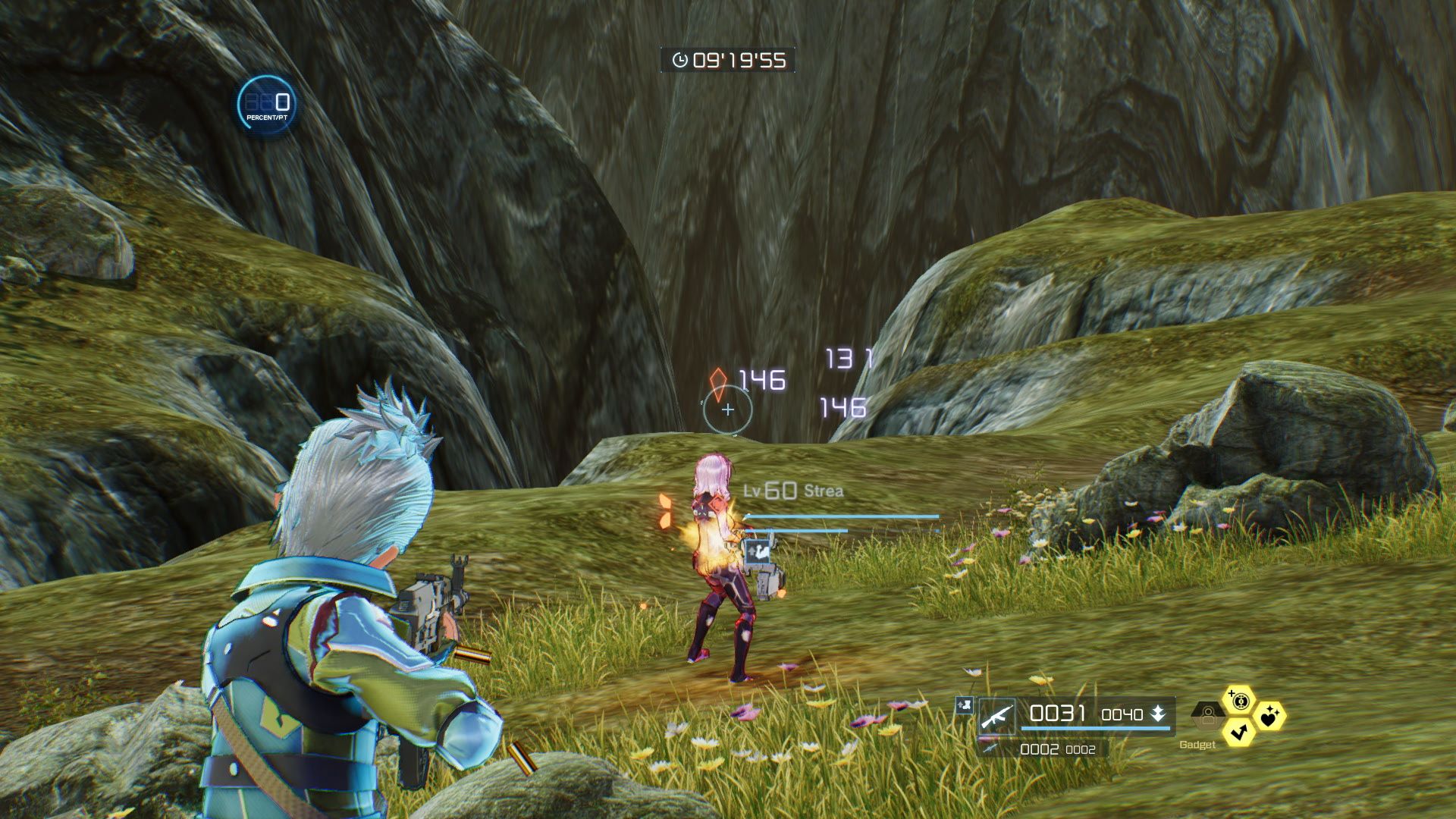Open the Gadget hexagon slot
This screenshot has height=819, width=1456.
point(1207,714)
